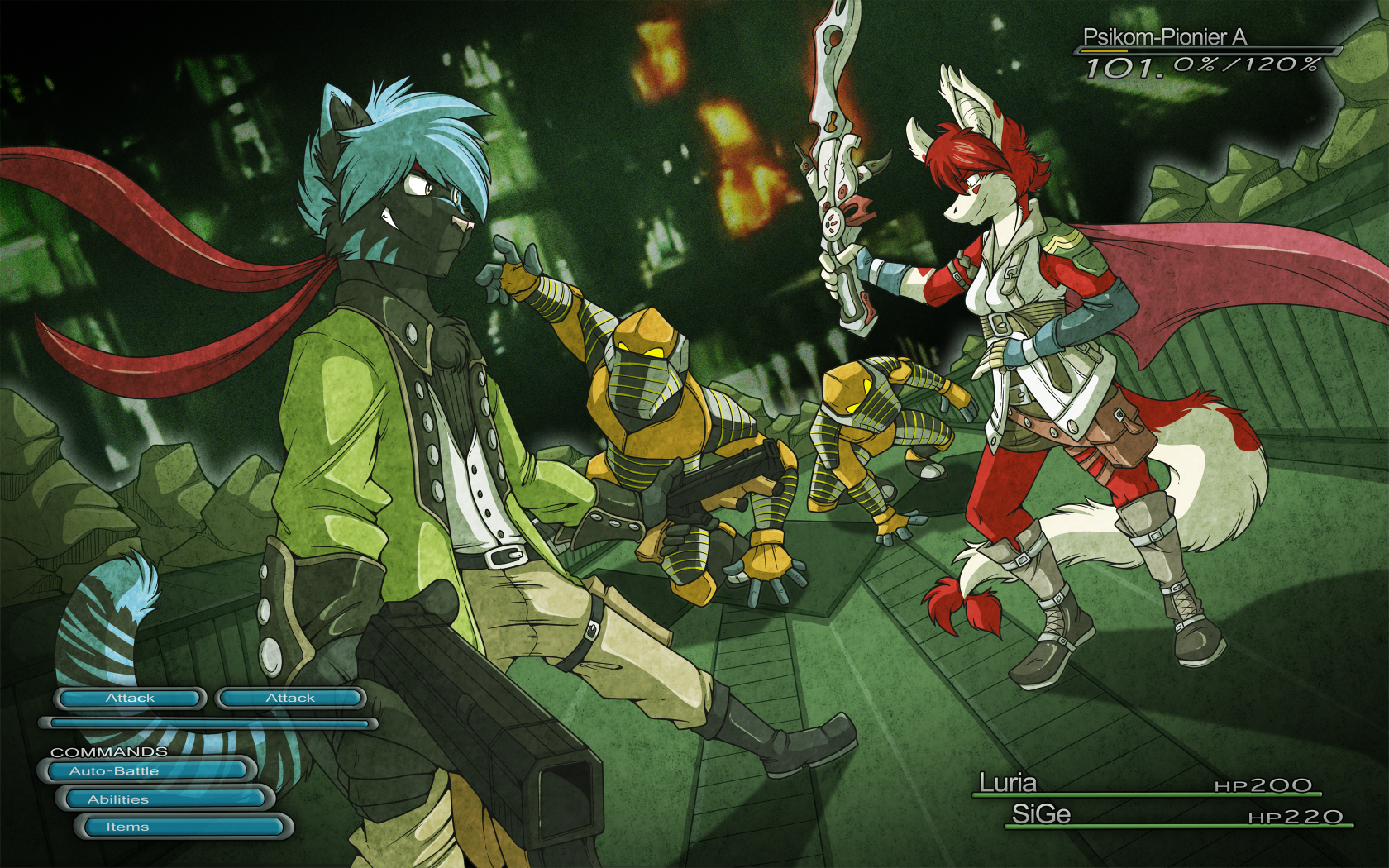
Task: Select party member Luria
Action: 1007,783
